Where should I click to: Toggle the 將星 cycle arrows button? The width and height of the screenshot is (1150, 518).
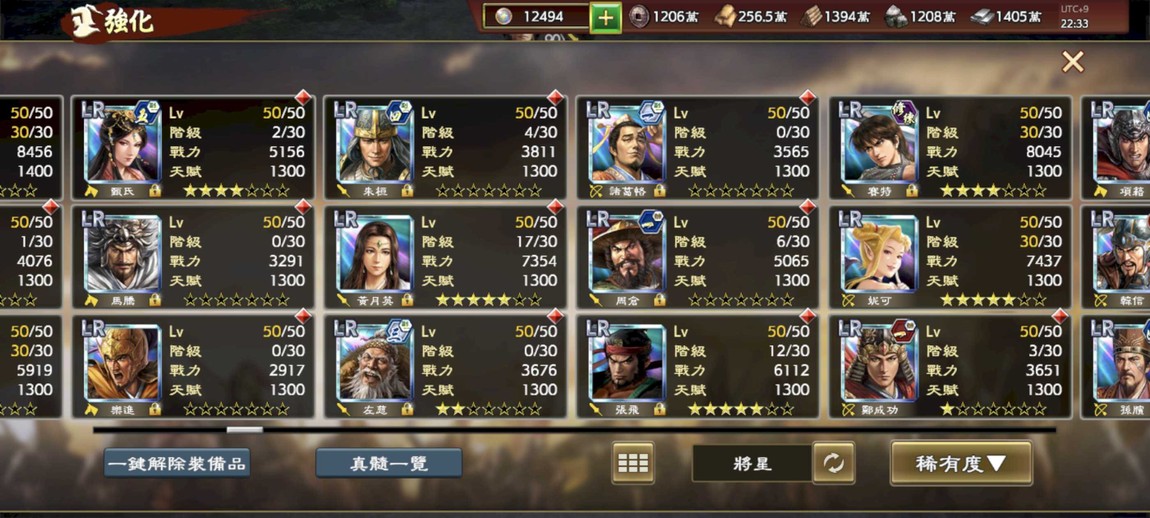[833, 463]
